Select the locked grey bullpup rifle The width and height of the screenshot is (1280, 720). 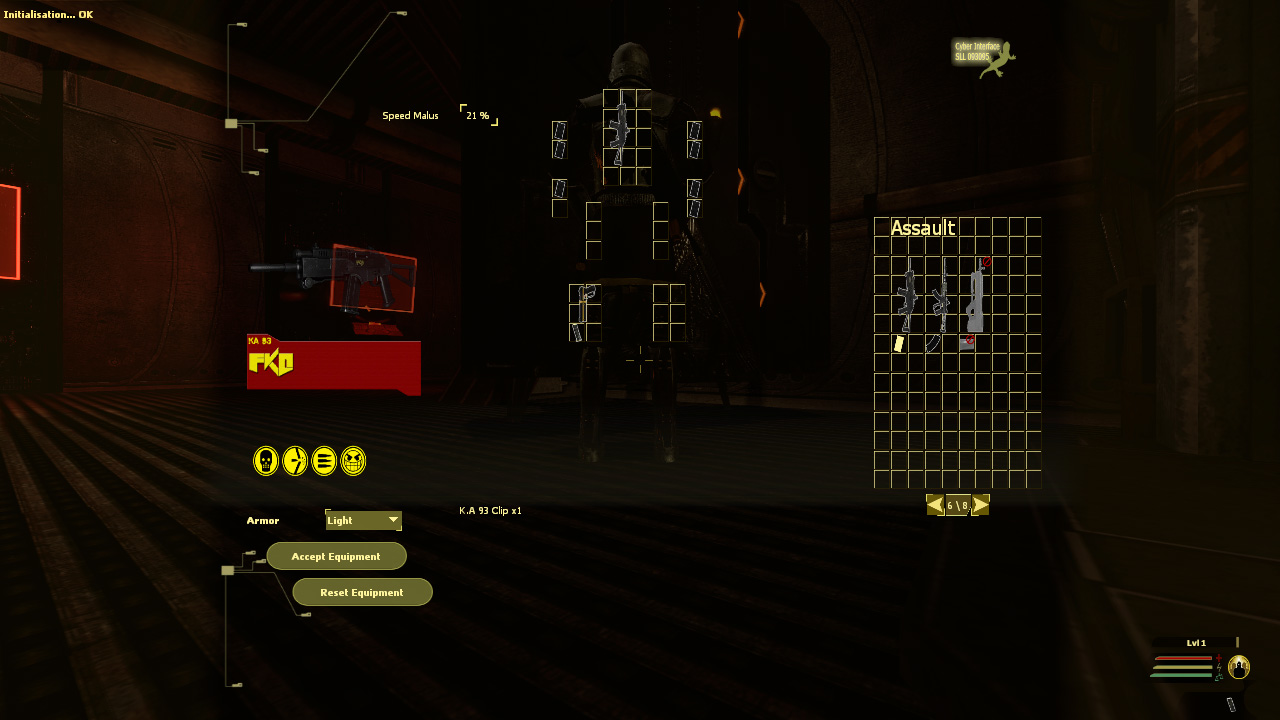[x=975, y=297]
